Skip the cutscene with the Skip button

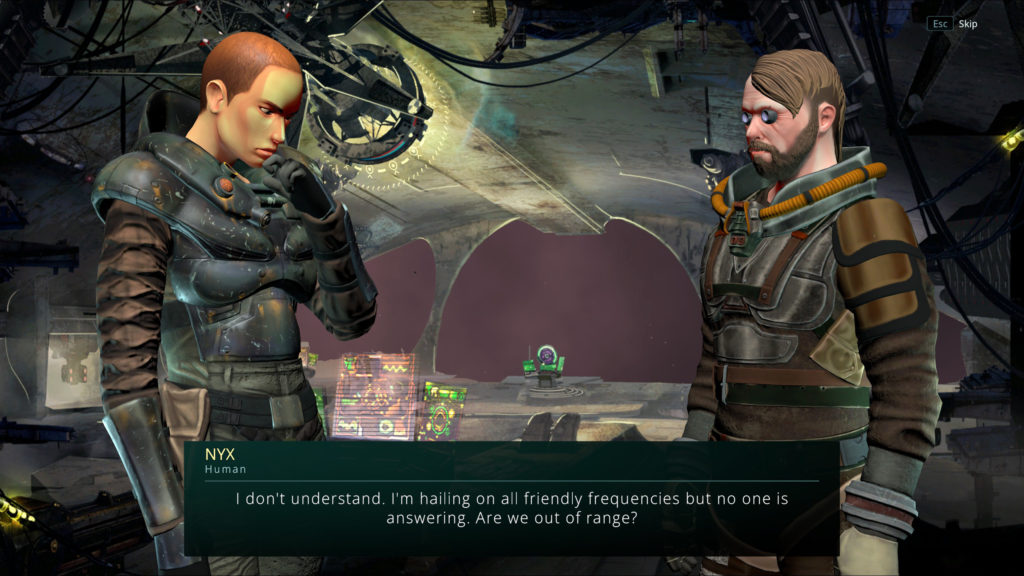(x=966, y=24)
